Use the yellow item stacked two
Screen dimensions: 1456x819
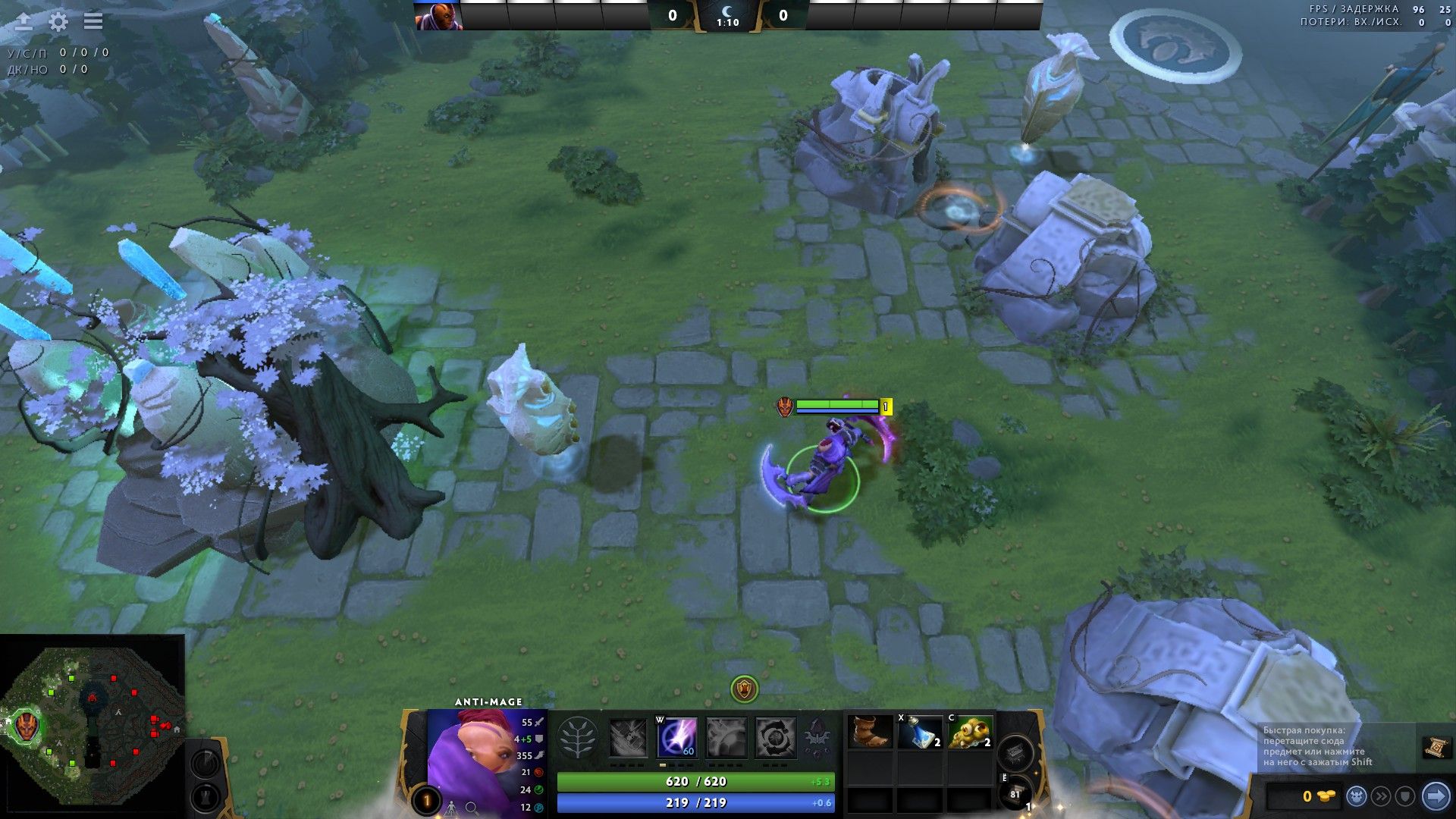(x=970, y=732)
